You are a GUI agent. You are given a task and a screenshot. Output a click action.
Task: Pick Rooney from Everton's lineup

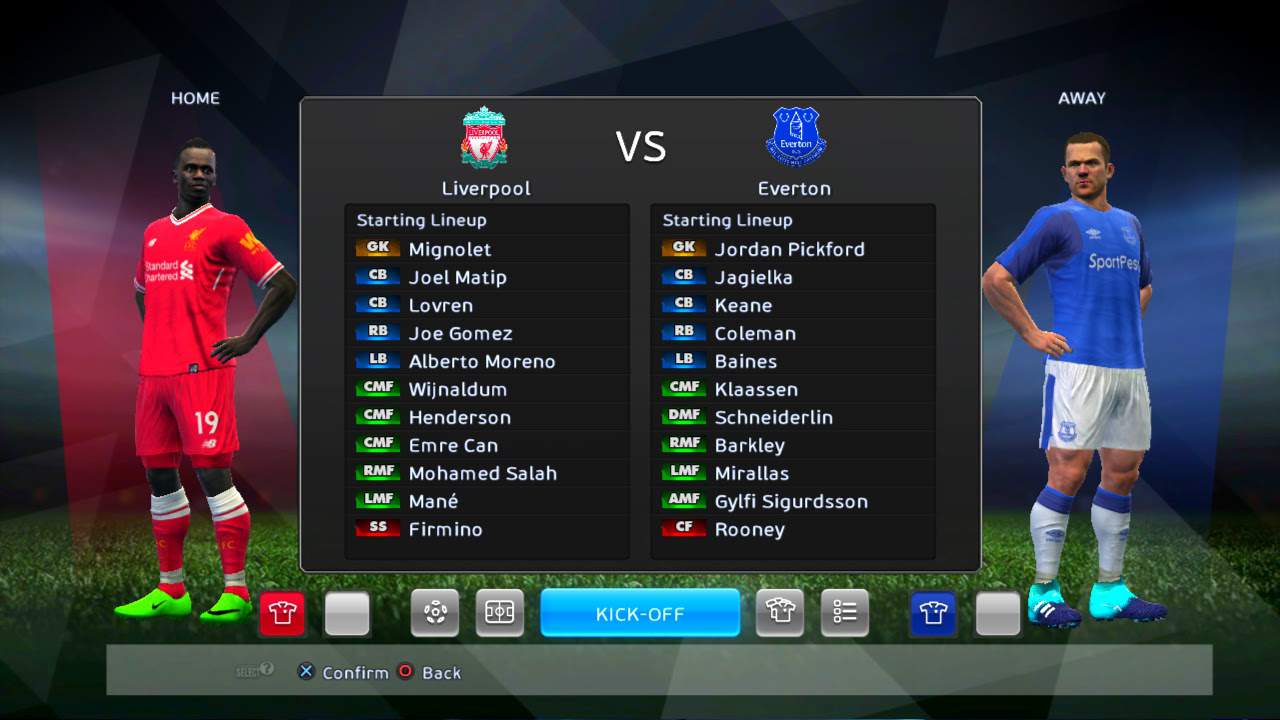tap(749, 529)
